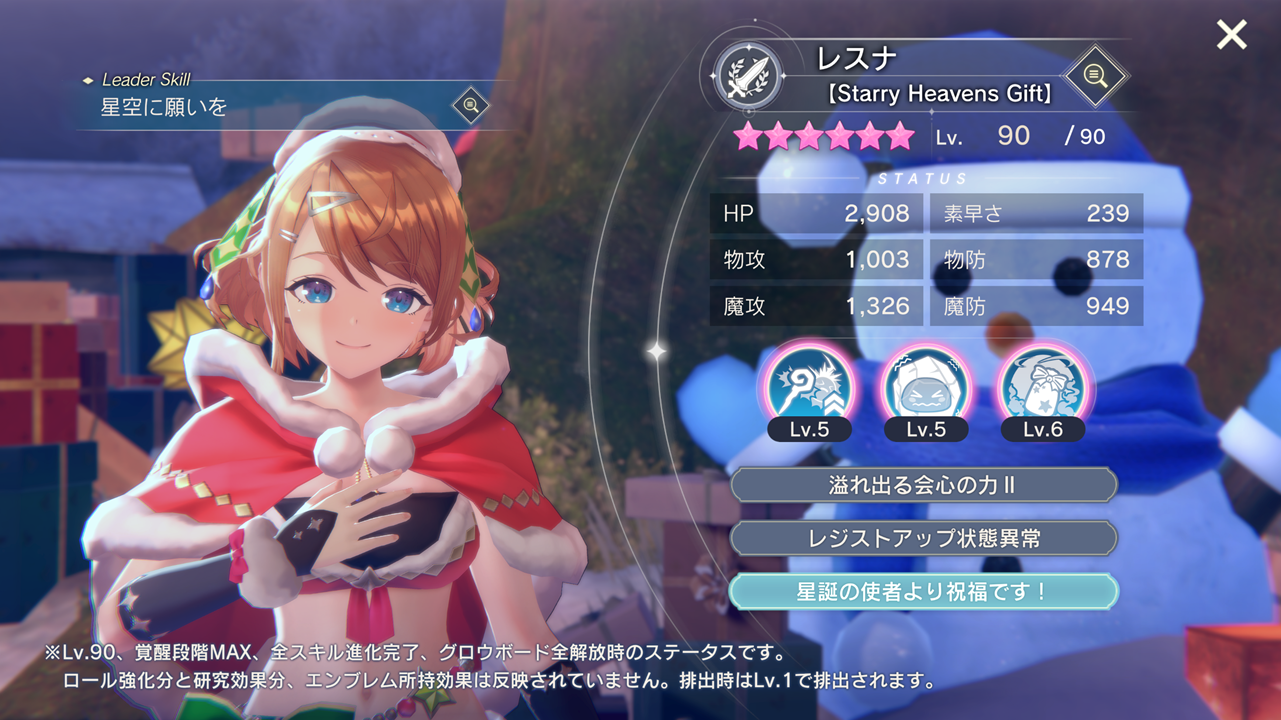
Task: Open the 溢れ出る会心の力Ⅱ passive
Action: point(923,485)
